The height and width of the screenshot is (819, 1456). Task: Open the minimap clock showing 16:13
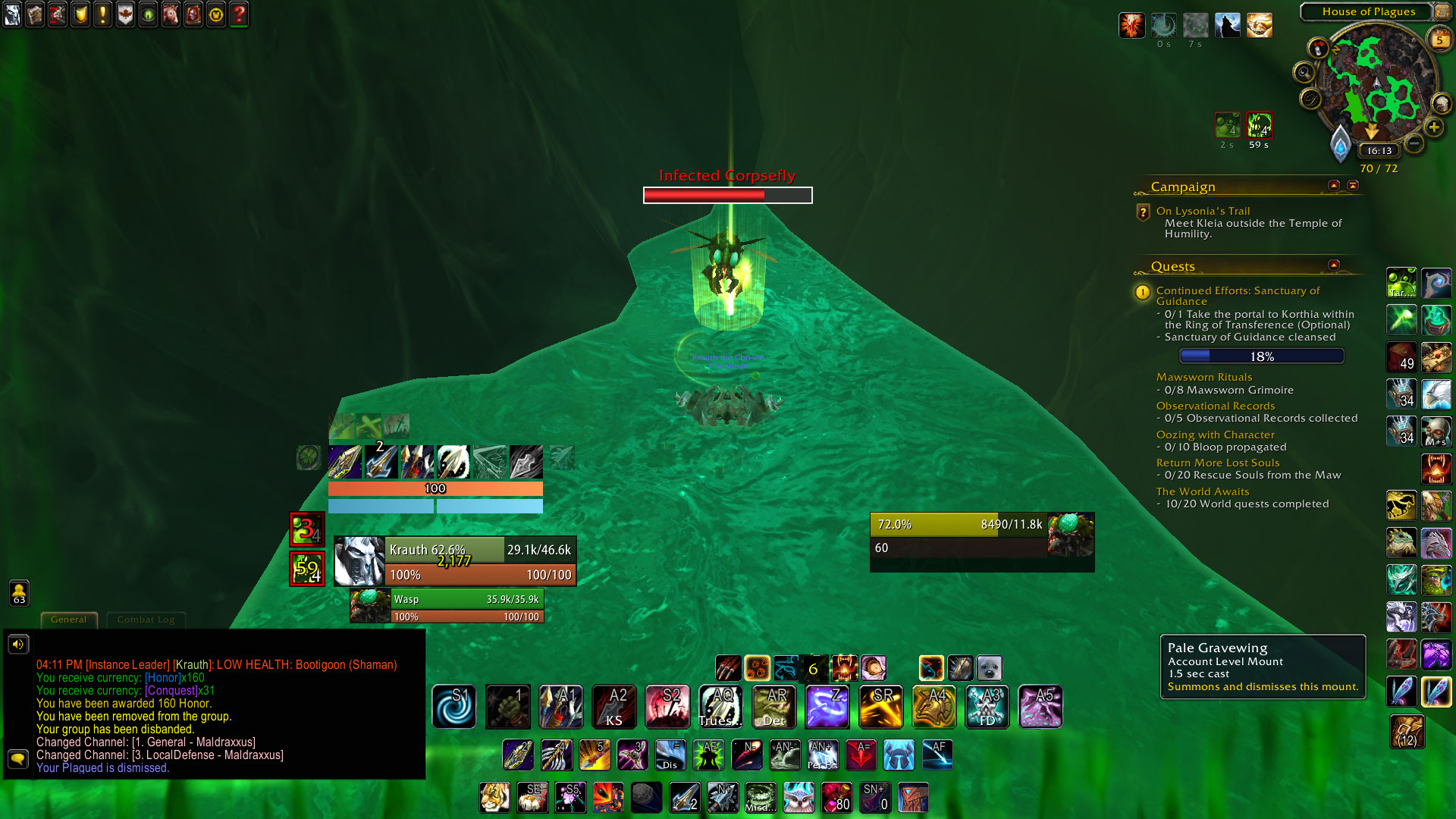[1379, 151]
